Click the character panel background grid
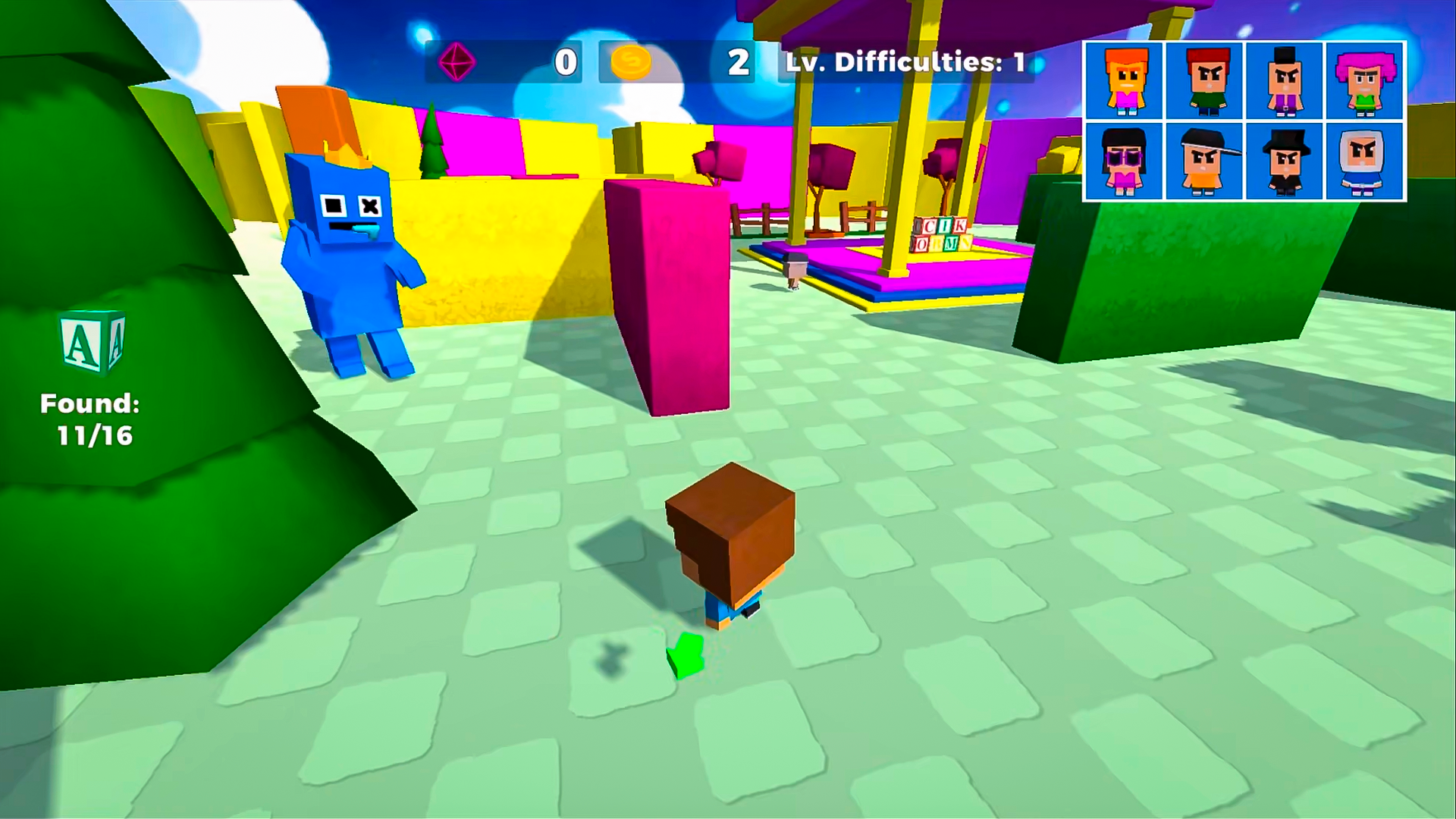 (1246, 123)
